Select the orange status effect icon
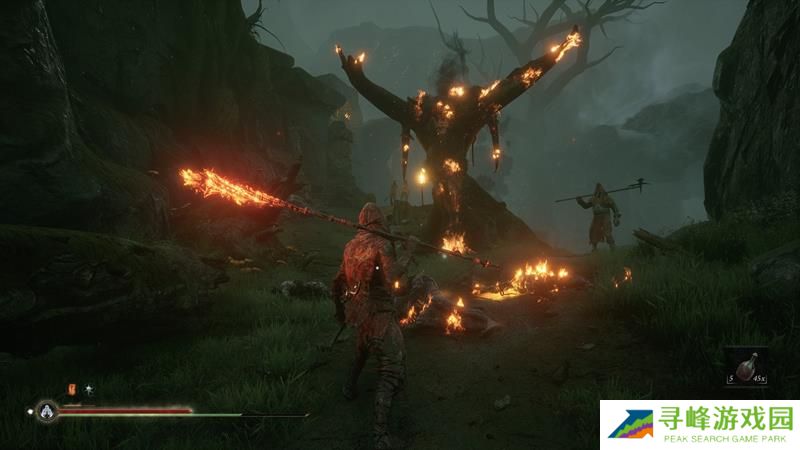The width and height of the screenshot is (800, 450). 71,388
